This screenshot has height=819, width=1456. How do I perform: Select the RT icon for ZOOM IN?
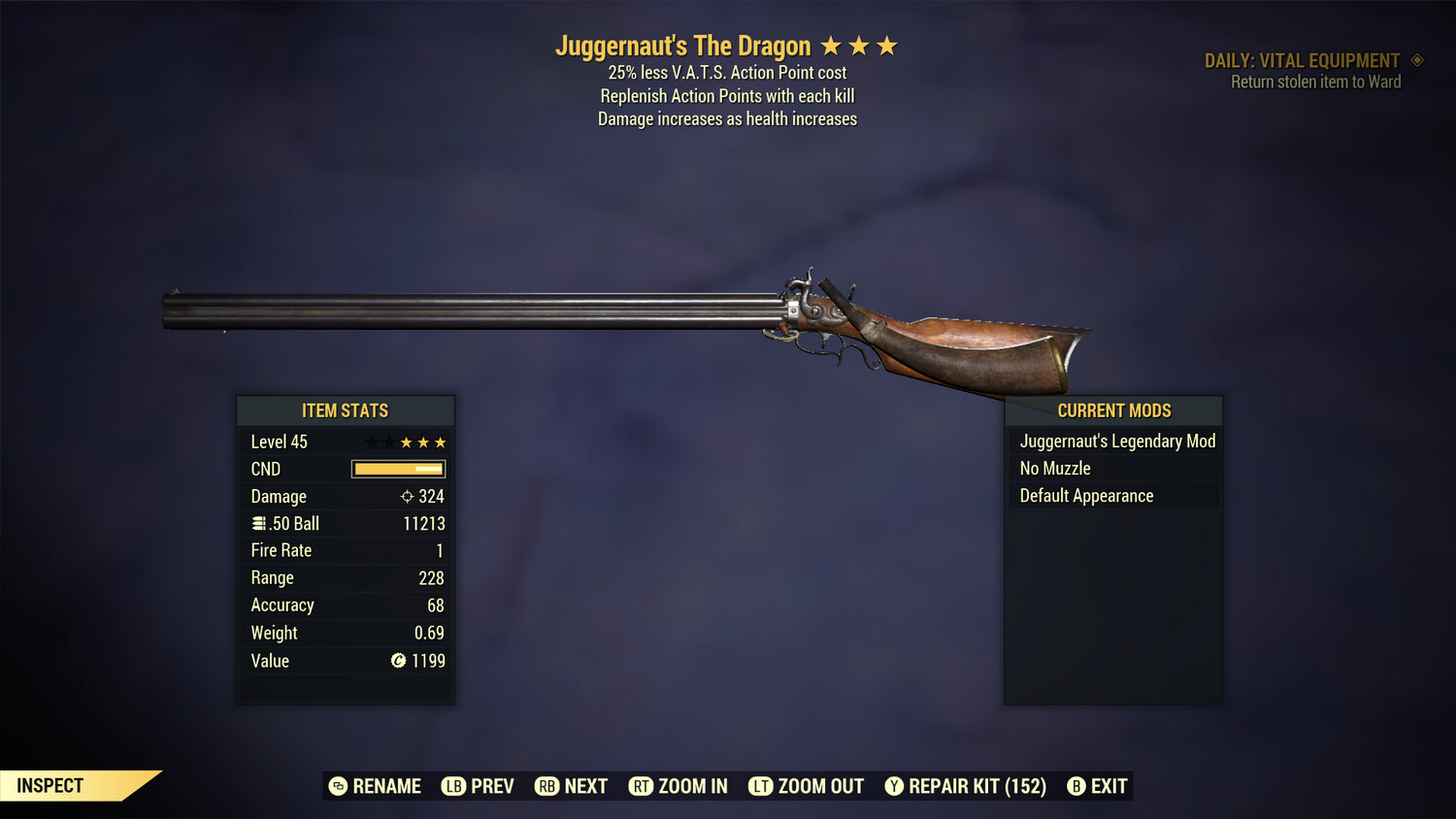pos(642,786)
